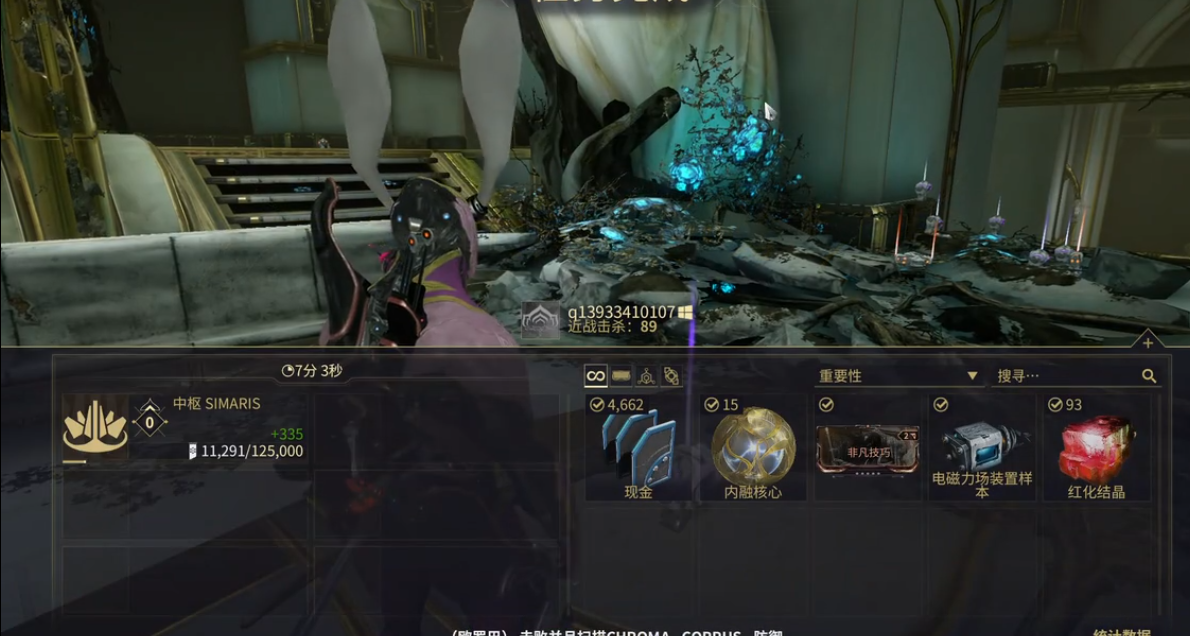
Task: Show all rewards with the infinity filter
Action: click(x=595, y=376)
